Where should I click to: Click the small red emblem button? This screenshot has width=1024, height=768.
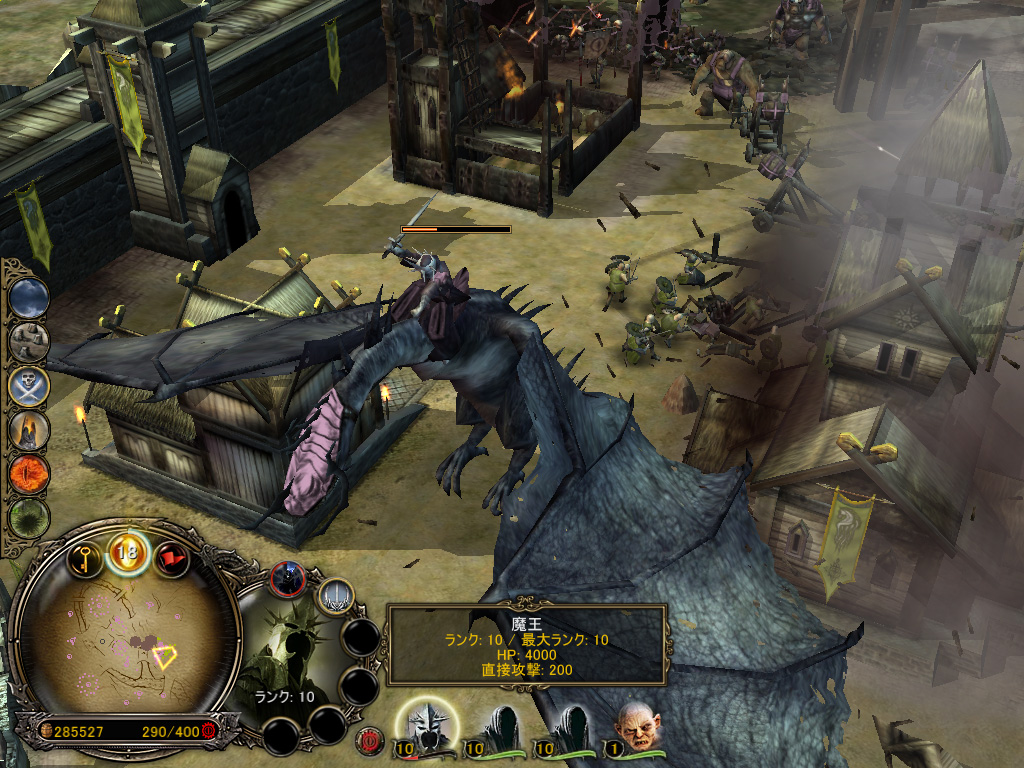(370, 739)
